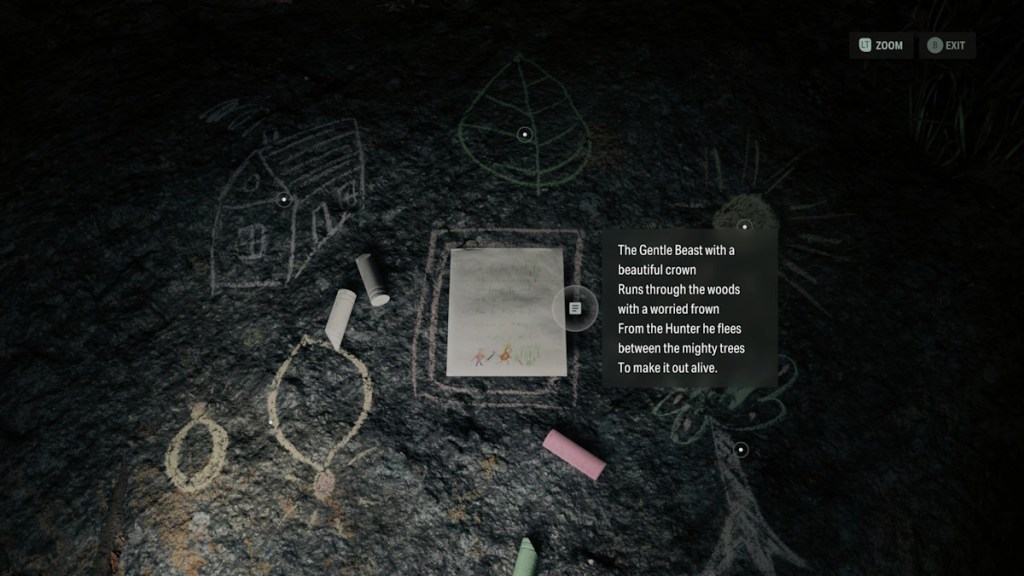The width and height of the screenshot is (1024, 576).
Task: Select the marker on the house drawing
Action: point(284,200)
